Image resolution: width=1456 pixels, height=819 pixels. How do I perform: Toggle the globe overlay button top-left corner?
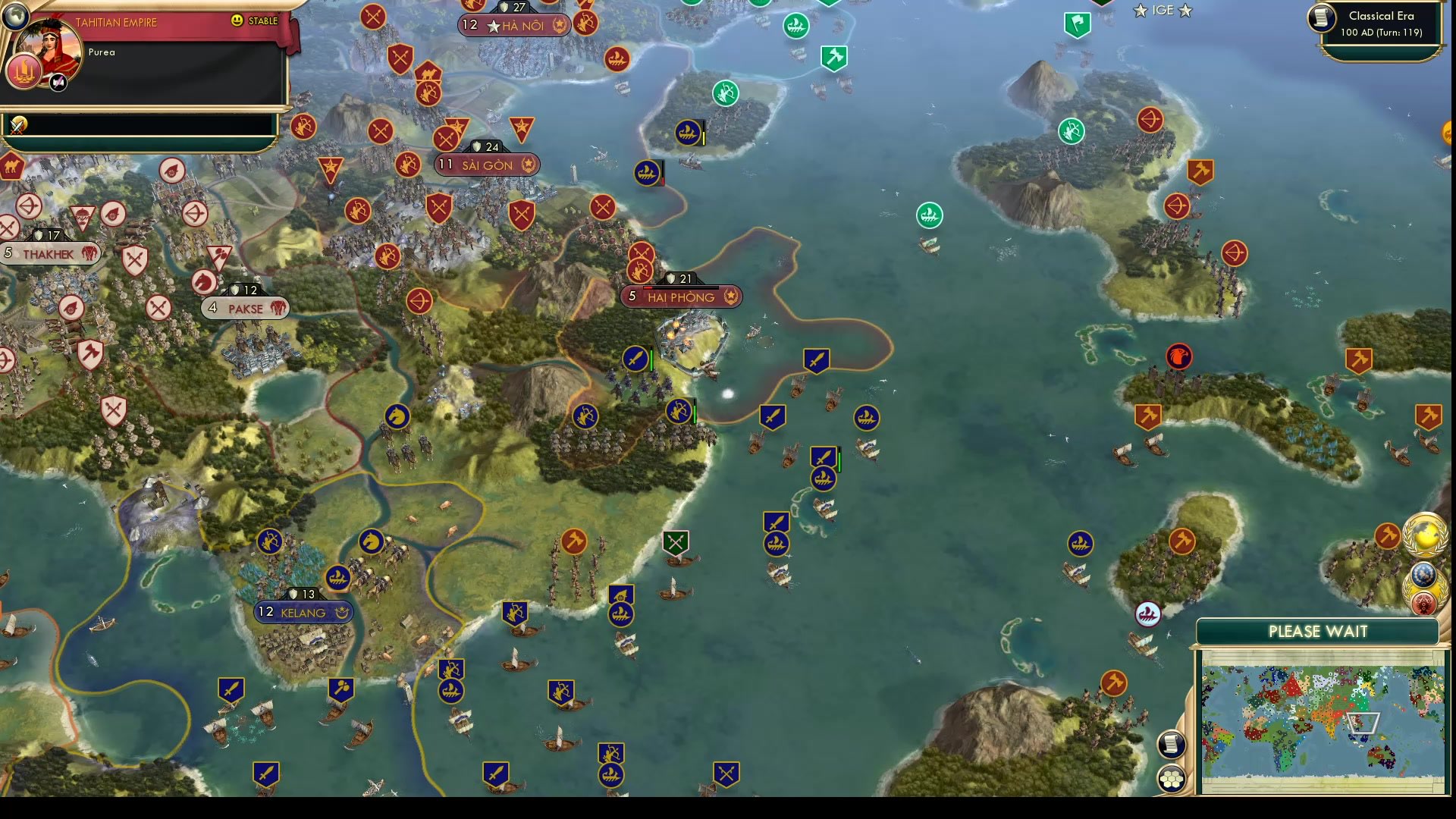click(x=14, y=15)
